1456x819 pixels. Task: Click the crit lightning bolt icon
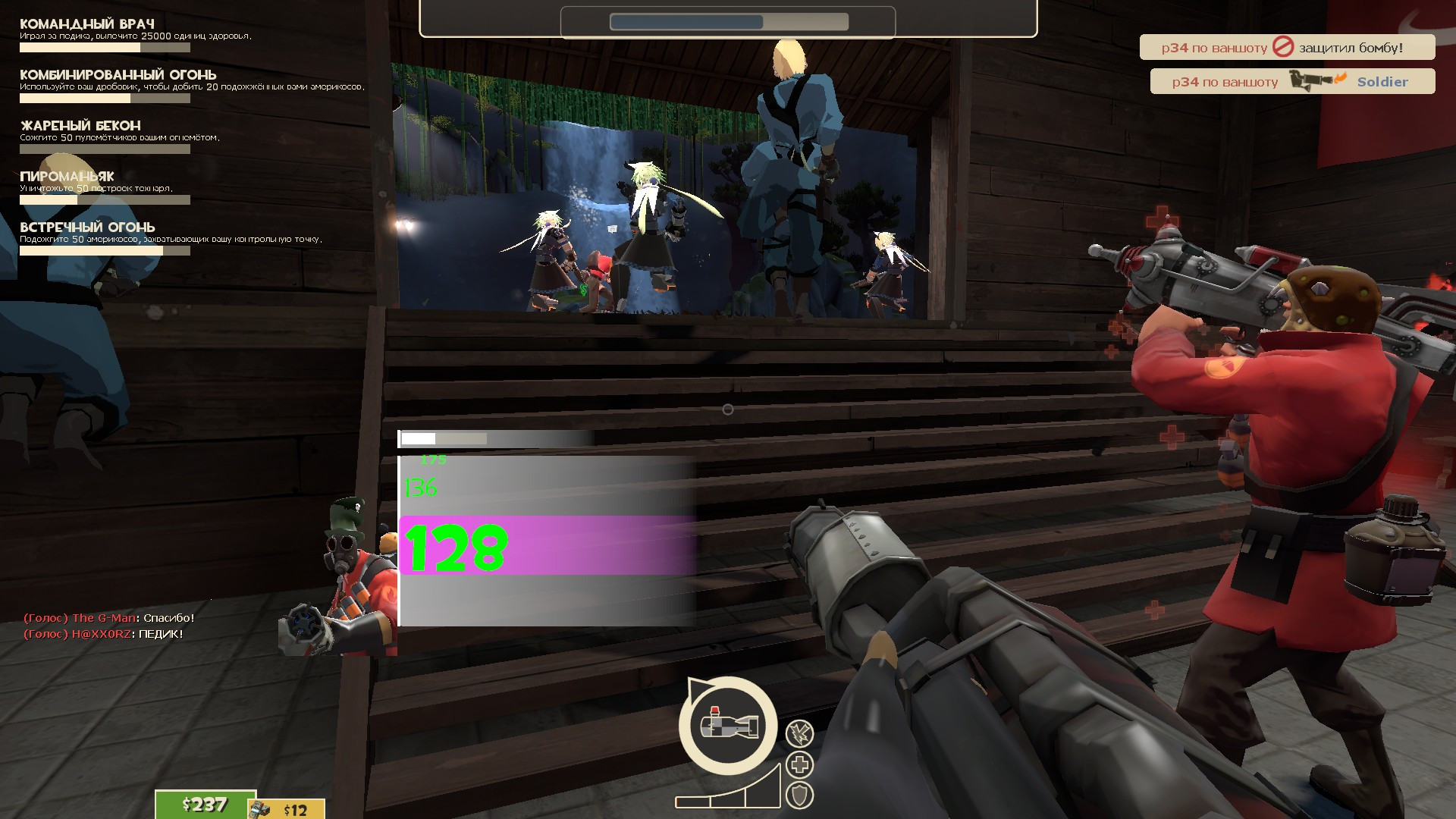coord(800,734)
